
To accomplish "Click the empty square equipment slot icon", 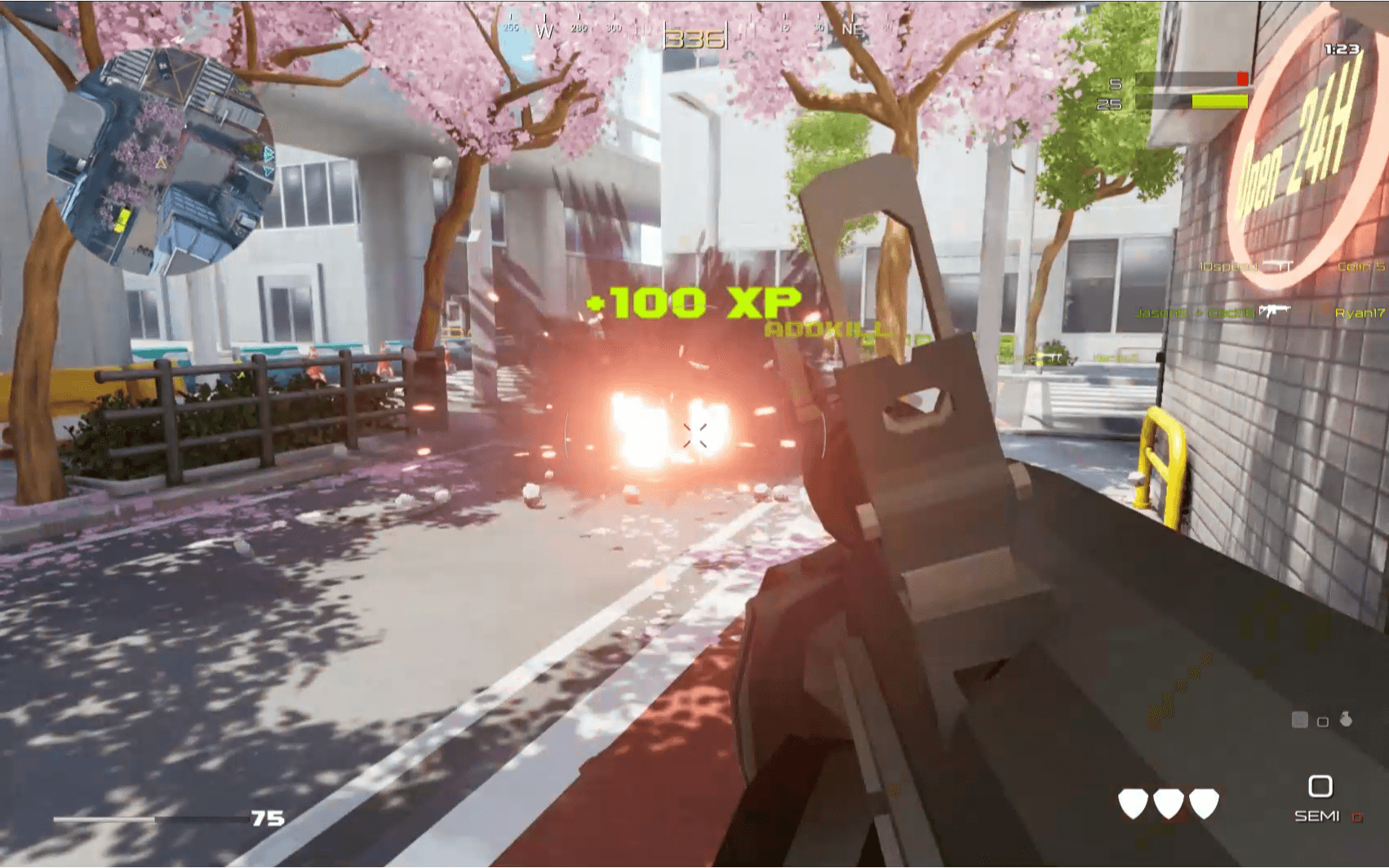I will pos(1323,721).
